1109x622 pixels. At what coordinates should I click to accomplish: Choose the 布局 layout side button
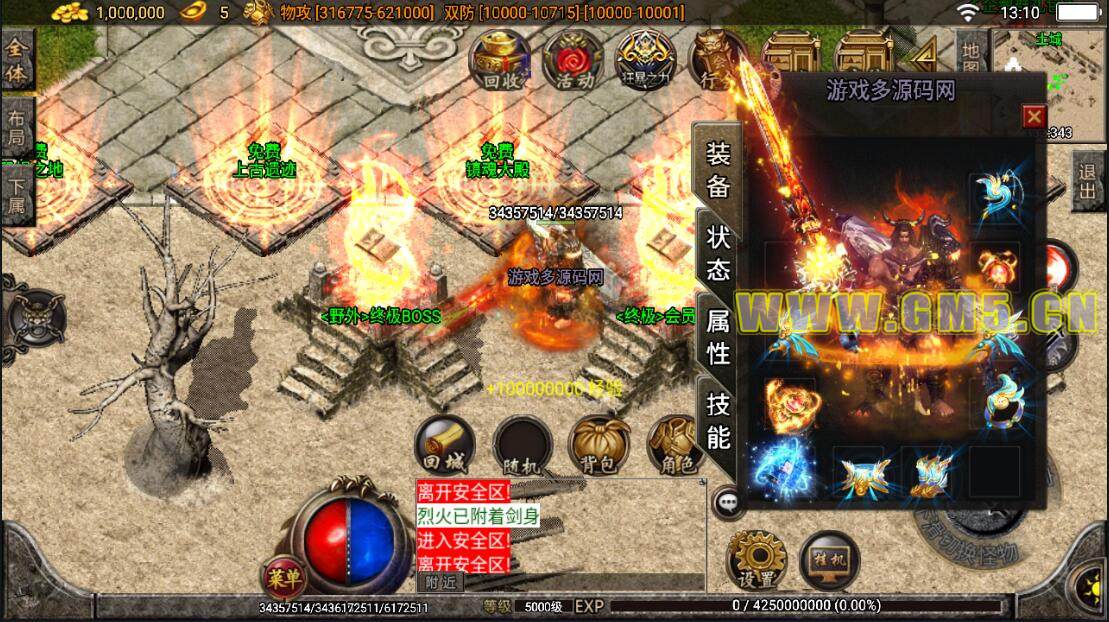click(17, 127)
